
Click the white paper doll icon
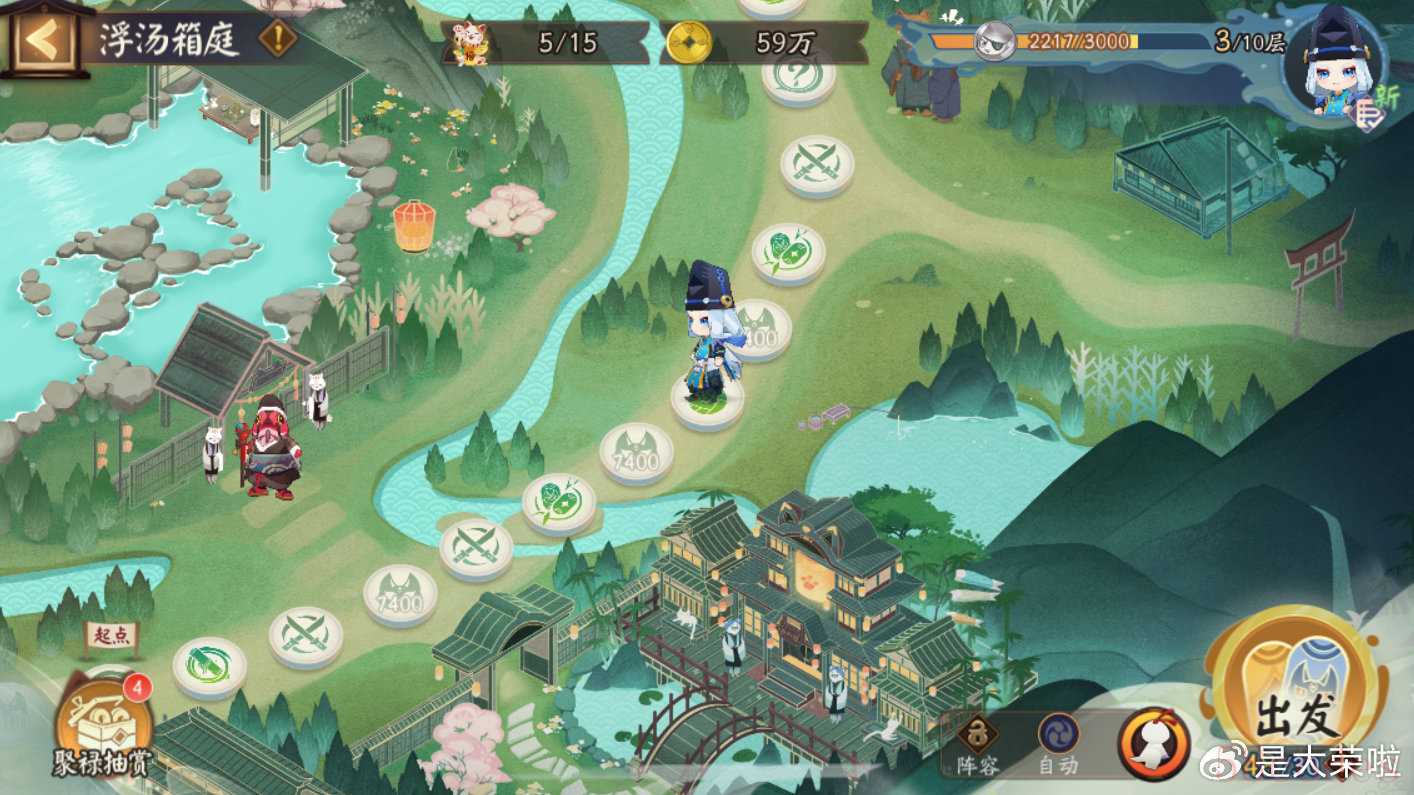(x=1154, y=744)
